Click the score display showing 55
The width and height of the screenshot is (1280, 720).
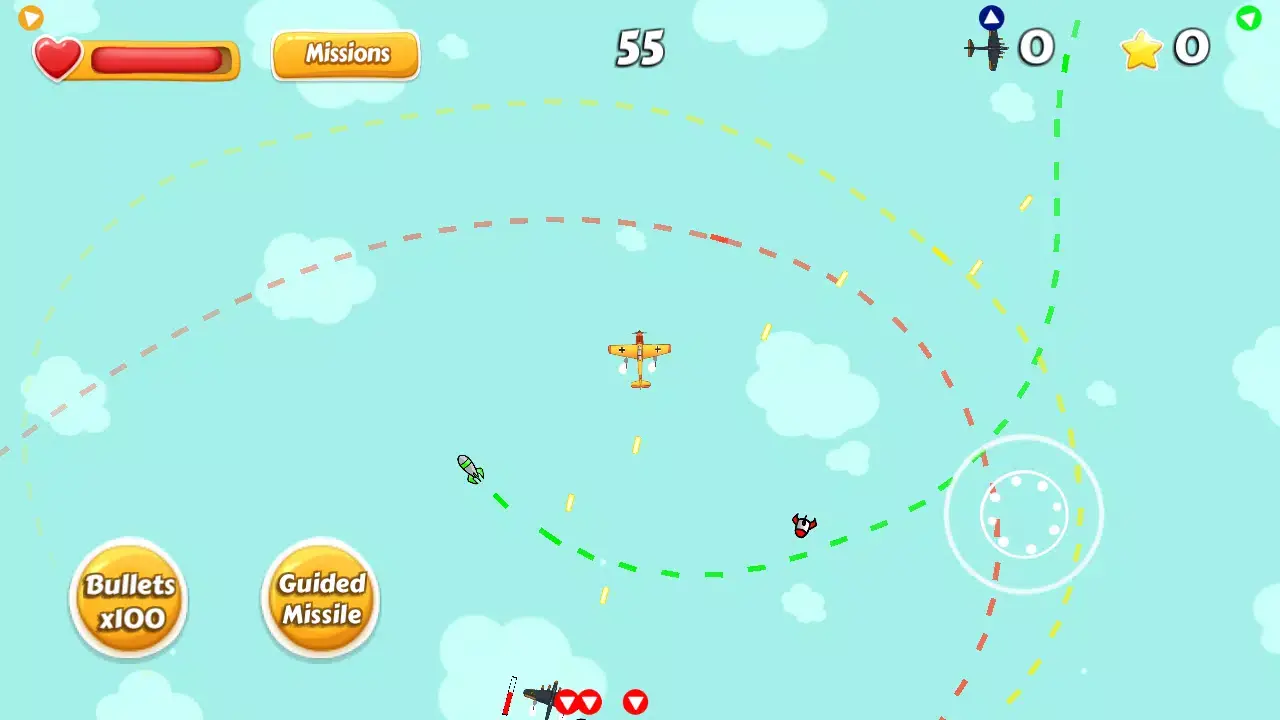point(639,48)
